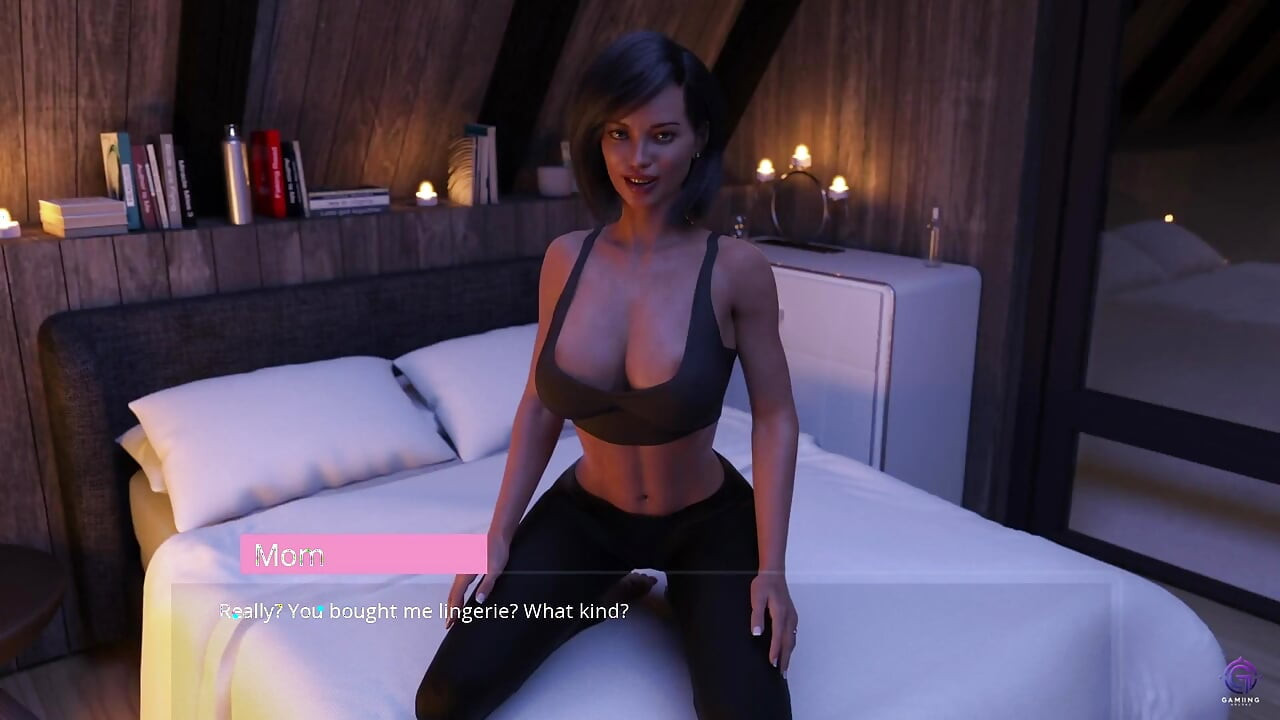Click the dialogue text to advance
The height and width of the screenshot is (720, 1280).
[430, 610]
